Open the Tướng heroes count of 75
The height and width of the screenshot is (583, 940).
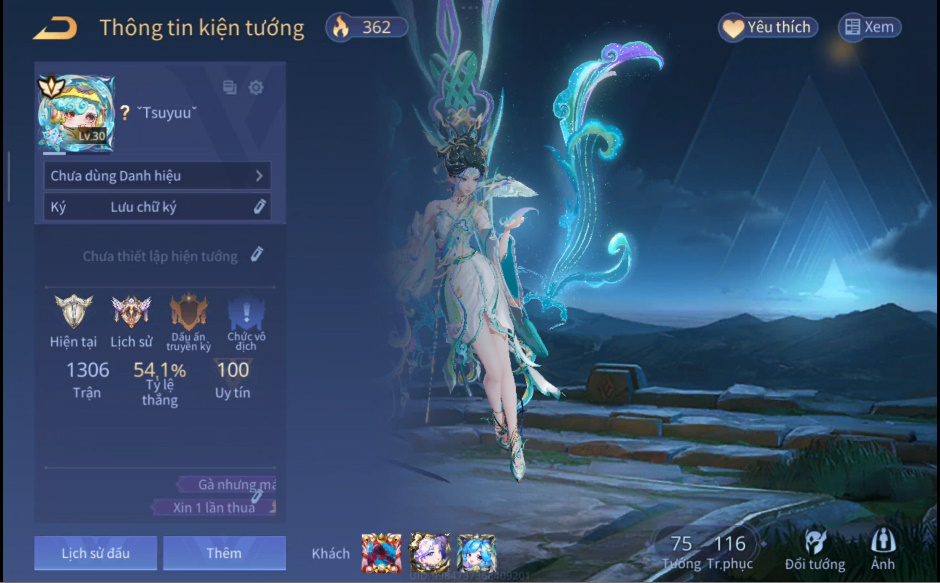point(681,552)
